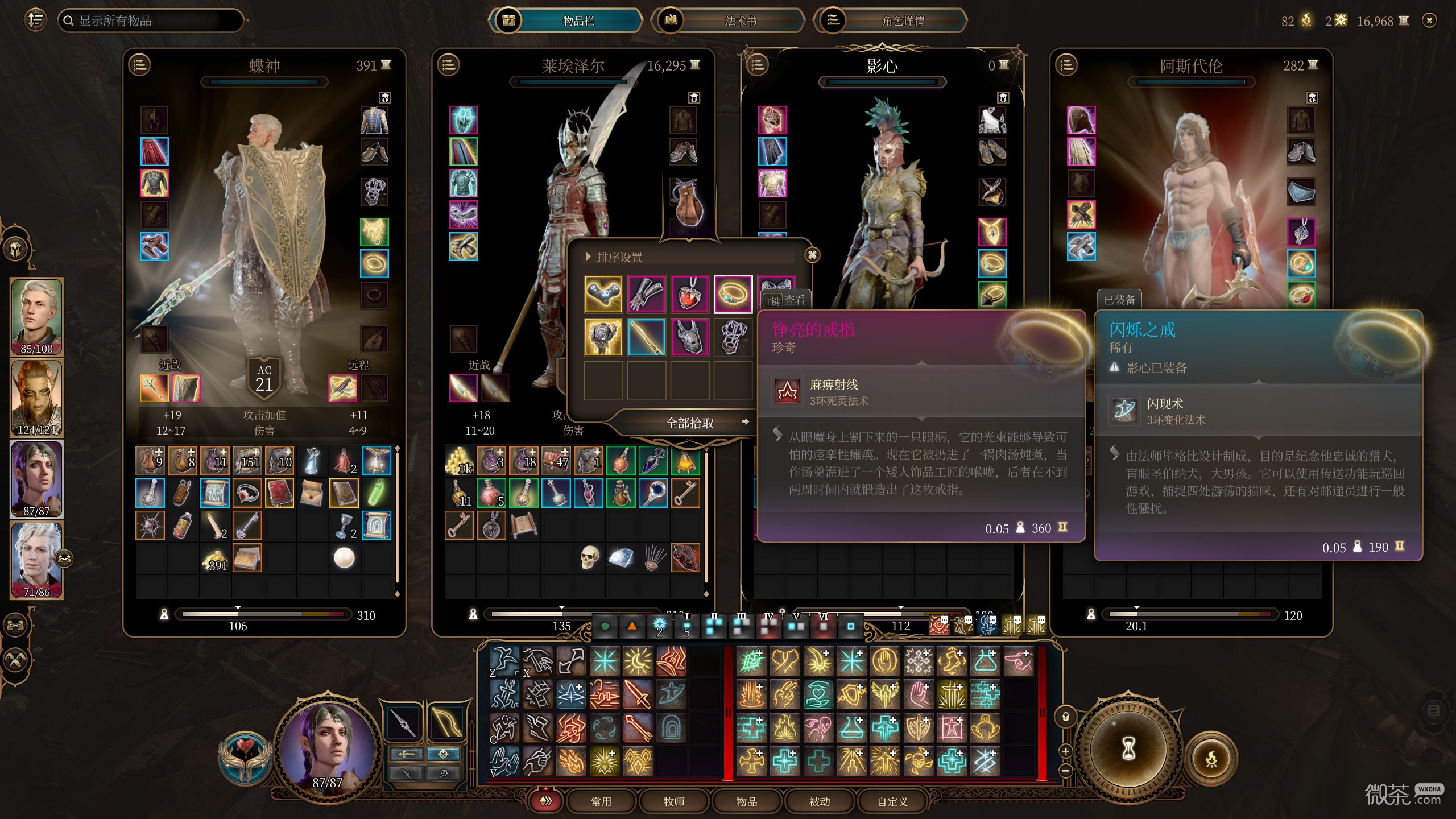Close the loot container popup
Image resolution: width=1456 pixels, height=819 pixels.
pos(812,255)
